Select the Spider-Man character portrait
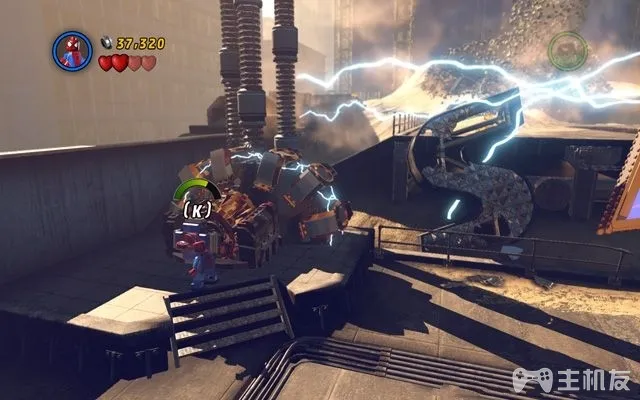640x400 pixels. [72, 50]
